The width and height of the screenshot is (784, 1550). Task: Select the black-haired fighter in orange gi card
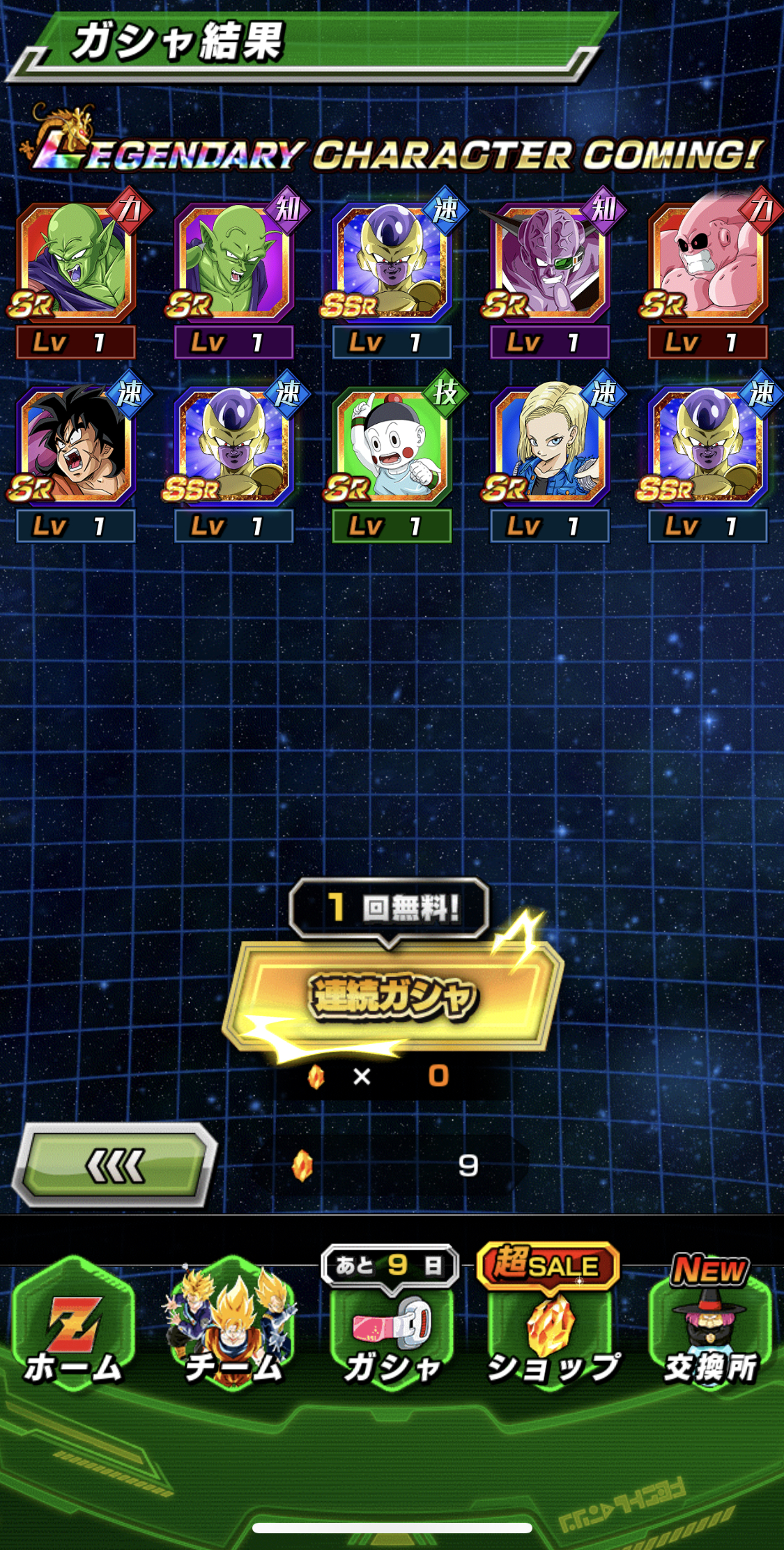(x=75, y=447)
